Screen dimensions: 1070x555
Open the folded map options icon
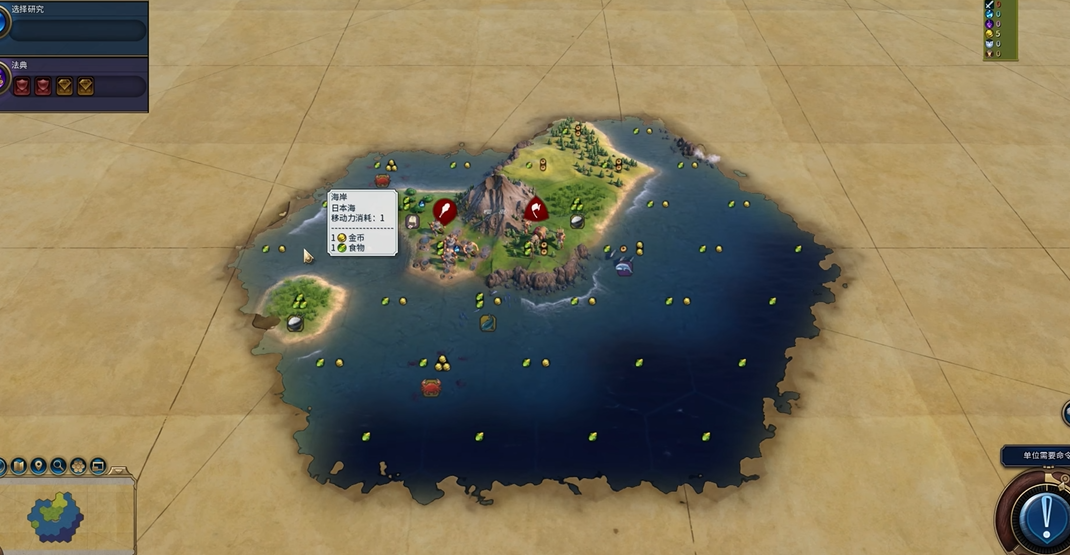click(18, 466)
